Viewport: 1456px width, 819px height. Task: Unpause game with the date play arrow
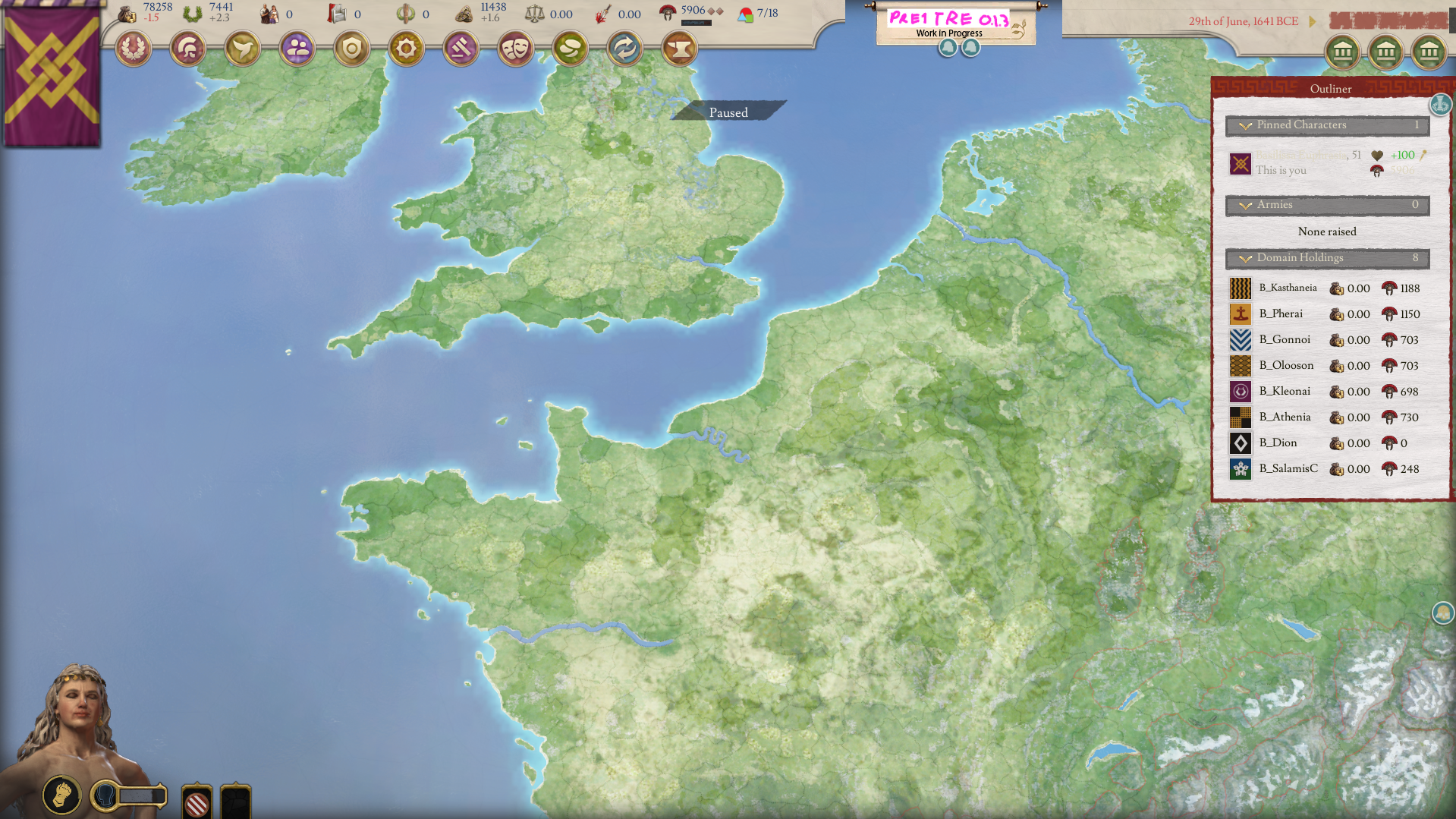1313,21
